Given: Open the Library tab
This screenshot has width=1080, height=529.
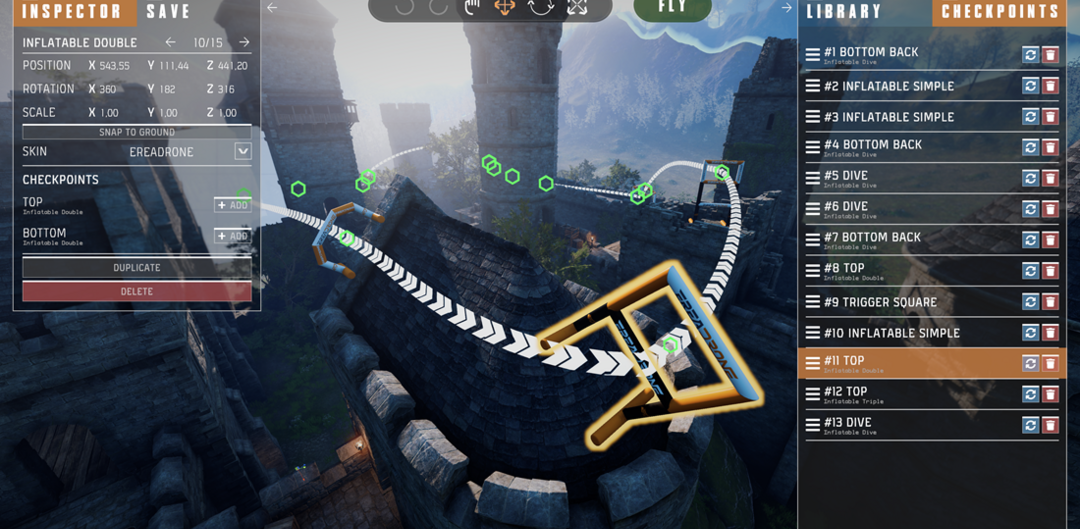Looking at the screenshot, I should coord(845,12).
